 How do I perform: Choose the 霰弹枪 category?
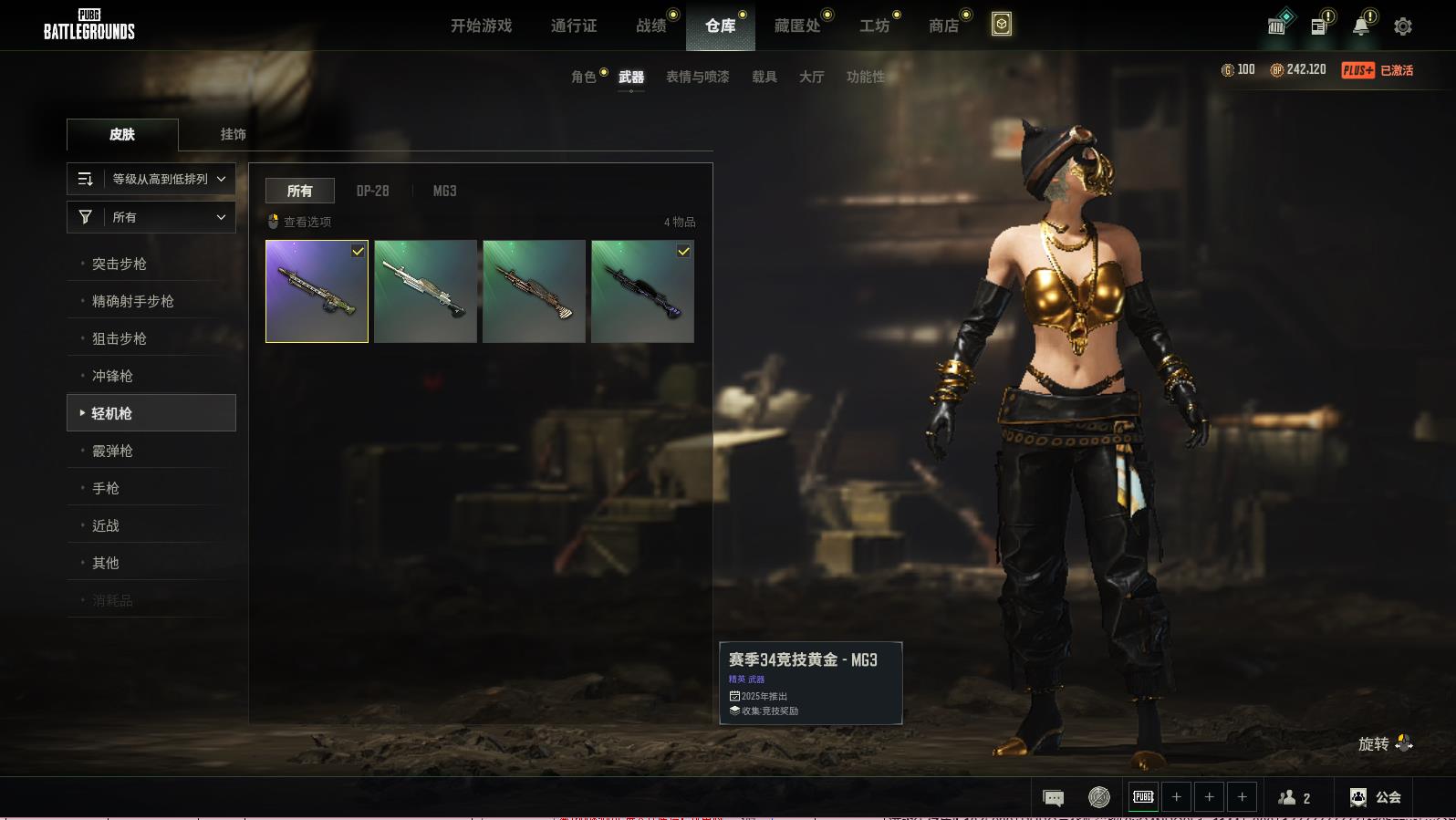[x=113, y=451]
